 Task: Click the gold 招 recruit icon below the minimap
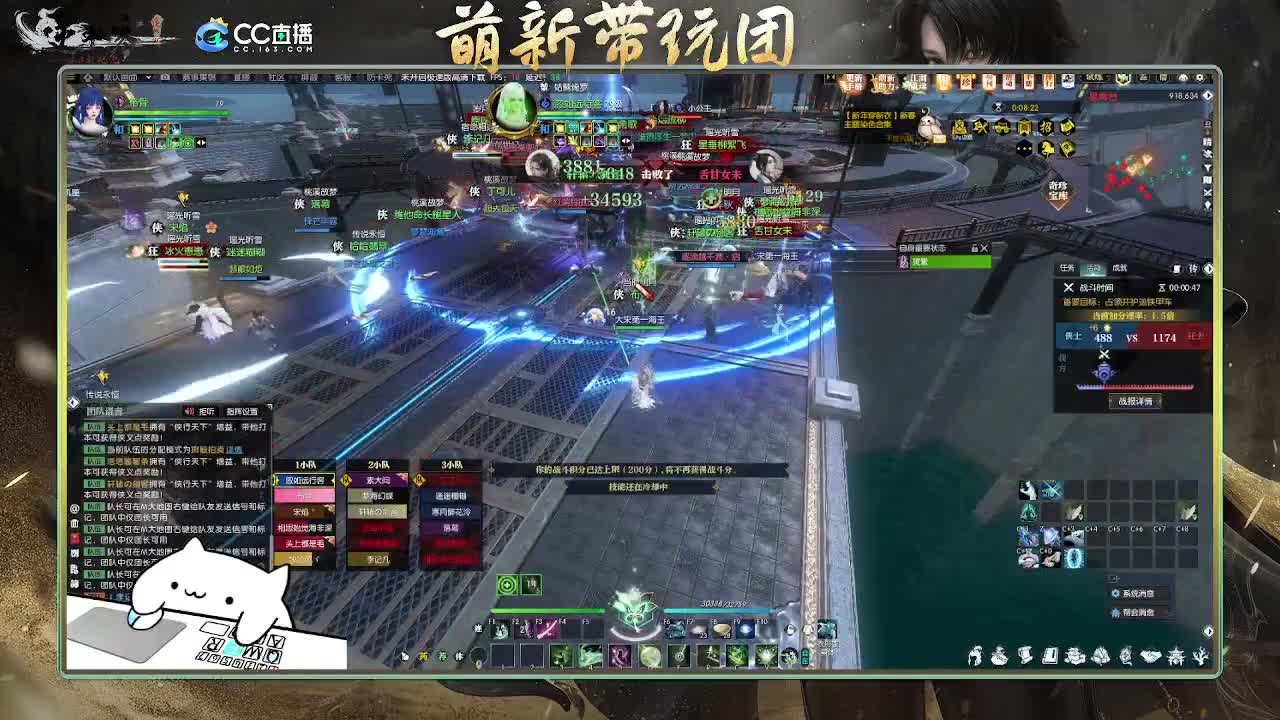click(1048, 128)
